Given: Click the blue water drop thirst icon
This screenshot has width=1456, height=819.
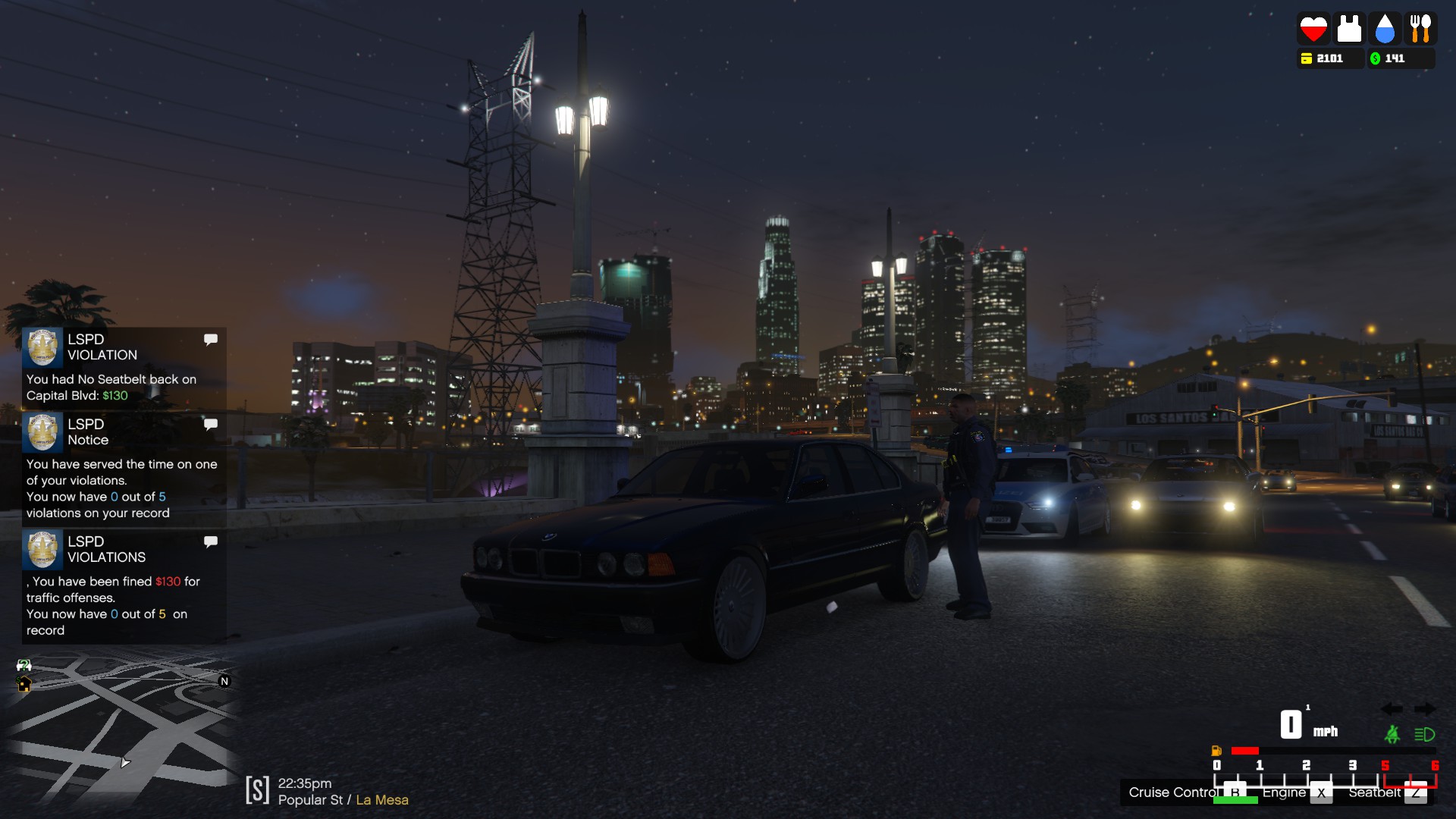Looking at the screenshot, I should point(1385,29).
